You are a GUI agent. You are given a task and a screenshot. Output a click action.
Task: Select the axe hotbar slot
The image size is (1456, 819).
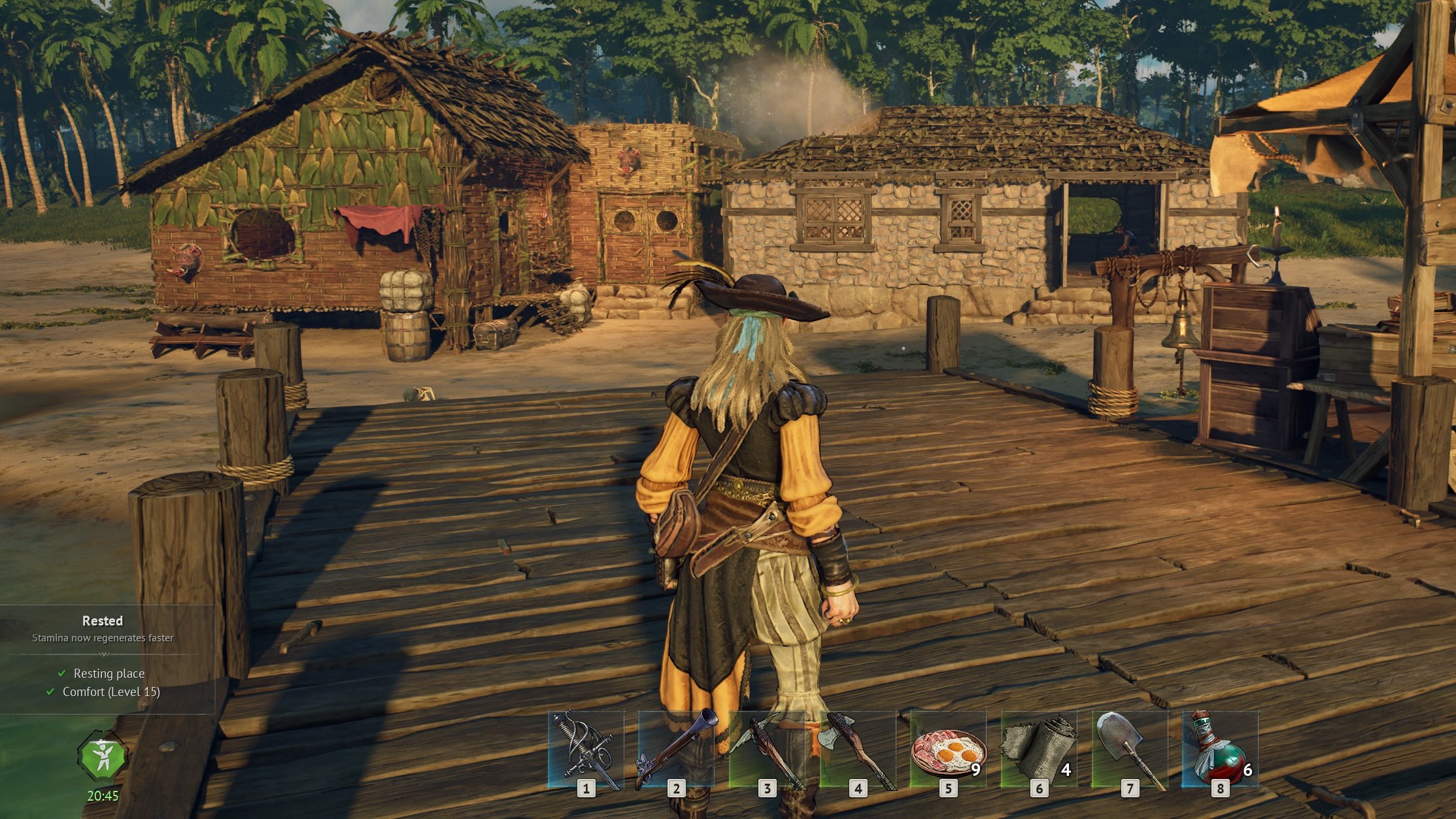click(858, 750)
